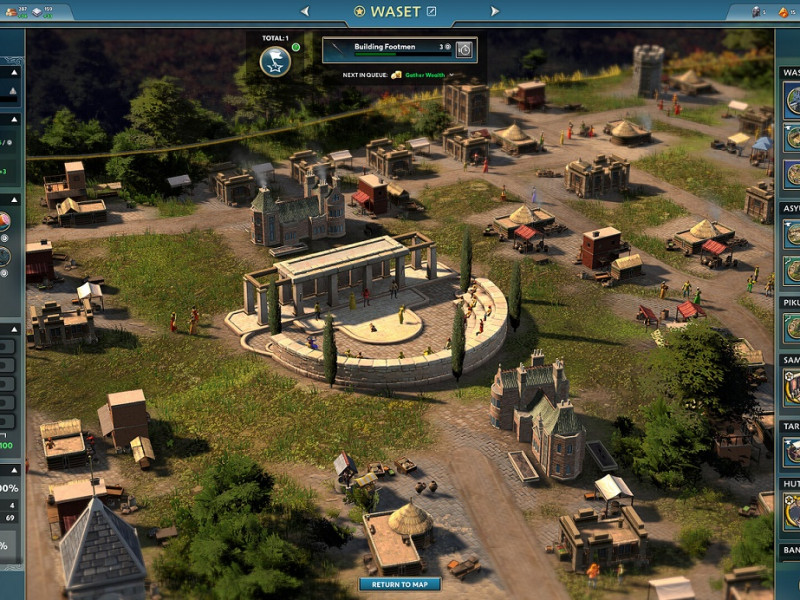Go to the previous city
This screenshot has height=600, width=800.
(x=305, y=11)
